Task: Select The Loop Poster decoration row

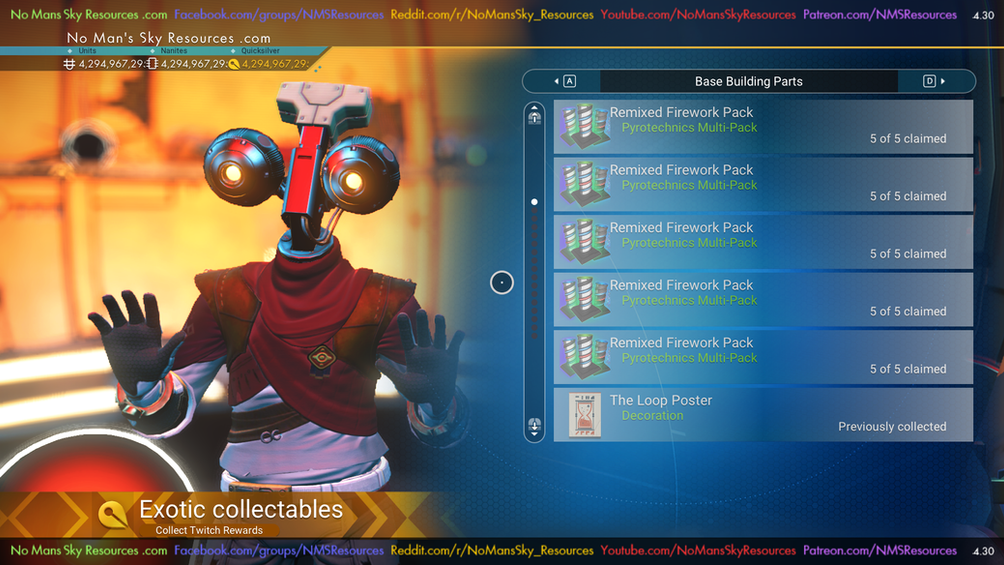Action: coord(763,414)
